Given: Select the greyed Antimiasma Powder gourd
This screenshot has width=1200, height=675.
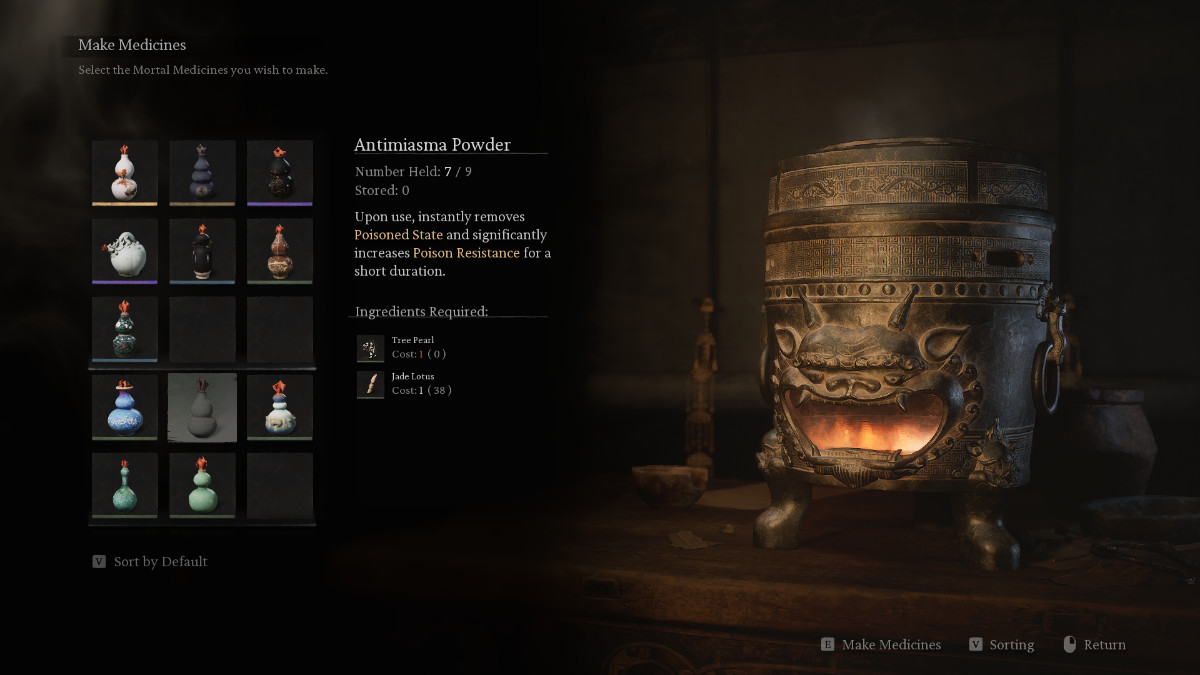Looking at the screenshot, I should 202,407.
